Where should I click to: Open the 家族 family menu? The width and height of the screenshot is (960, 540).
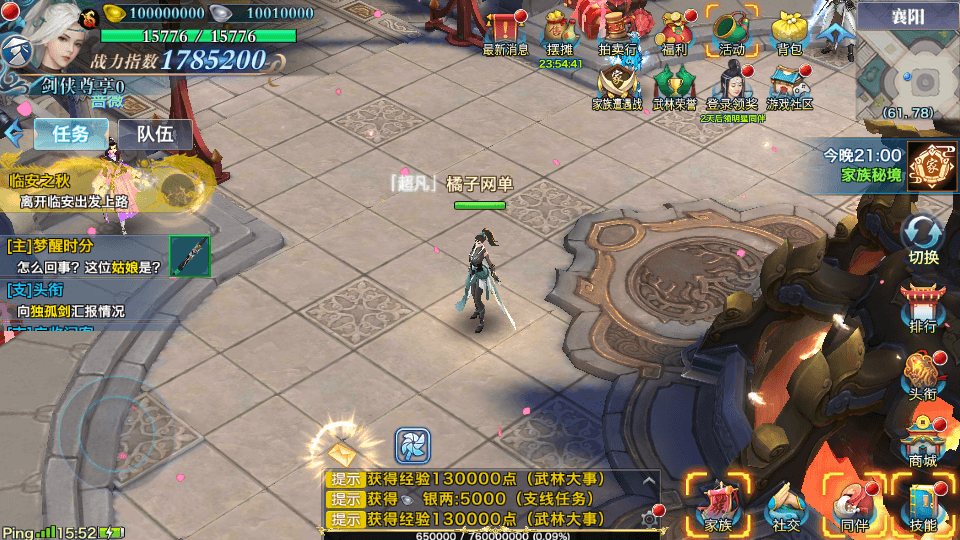(719, 505)
